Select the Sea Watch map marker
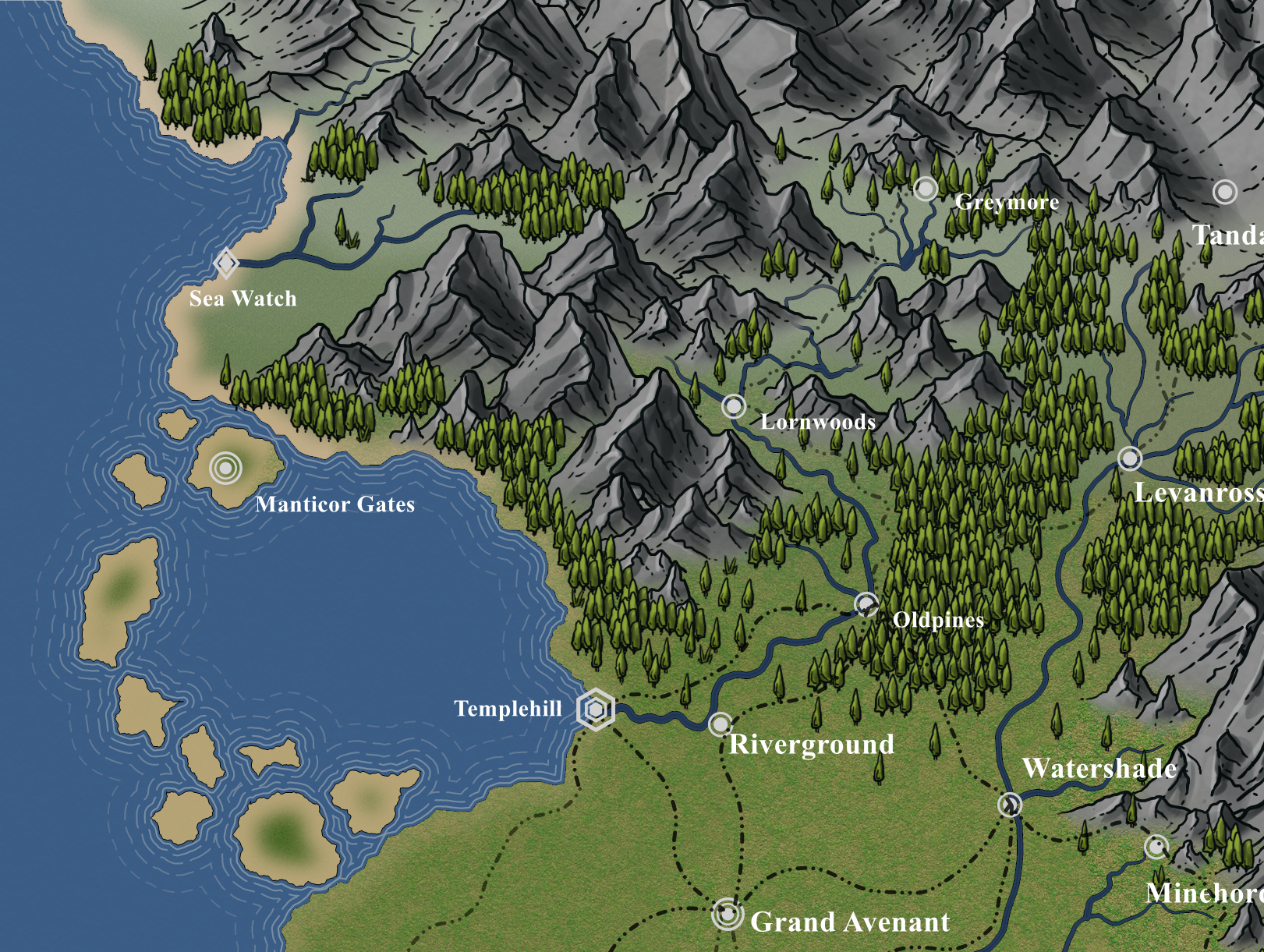Screen dimensions: 1264x952 tap(226, 264)
